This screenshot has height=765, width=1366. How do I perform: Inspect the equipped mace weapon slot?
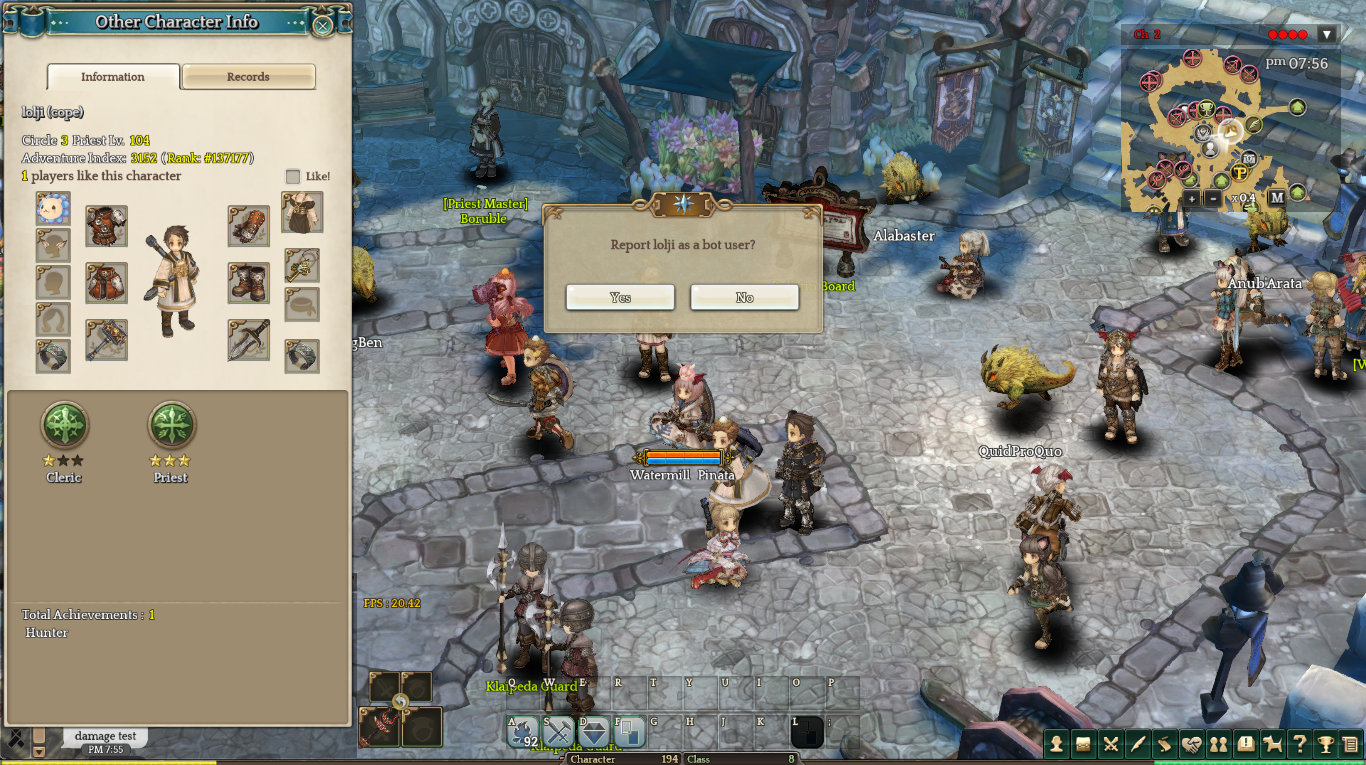(x=106, y=340)
